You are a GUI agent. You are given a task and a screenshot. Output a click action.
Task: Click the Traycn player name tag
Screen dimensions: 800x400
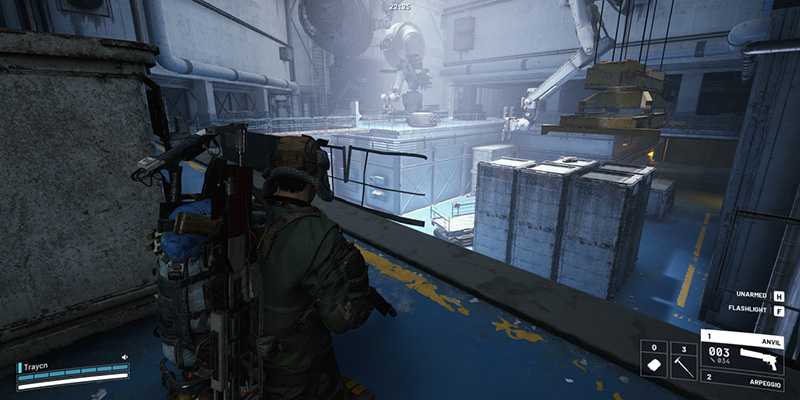click(38, 356)
